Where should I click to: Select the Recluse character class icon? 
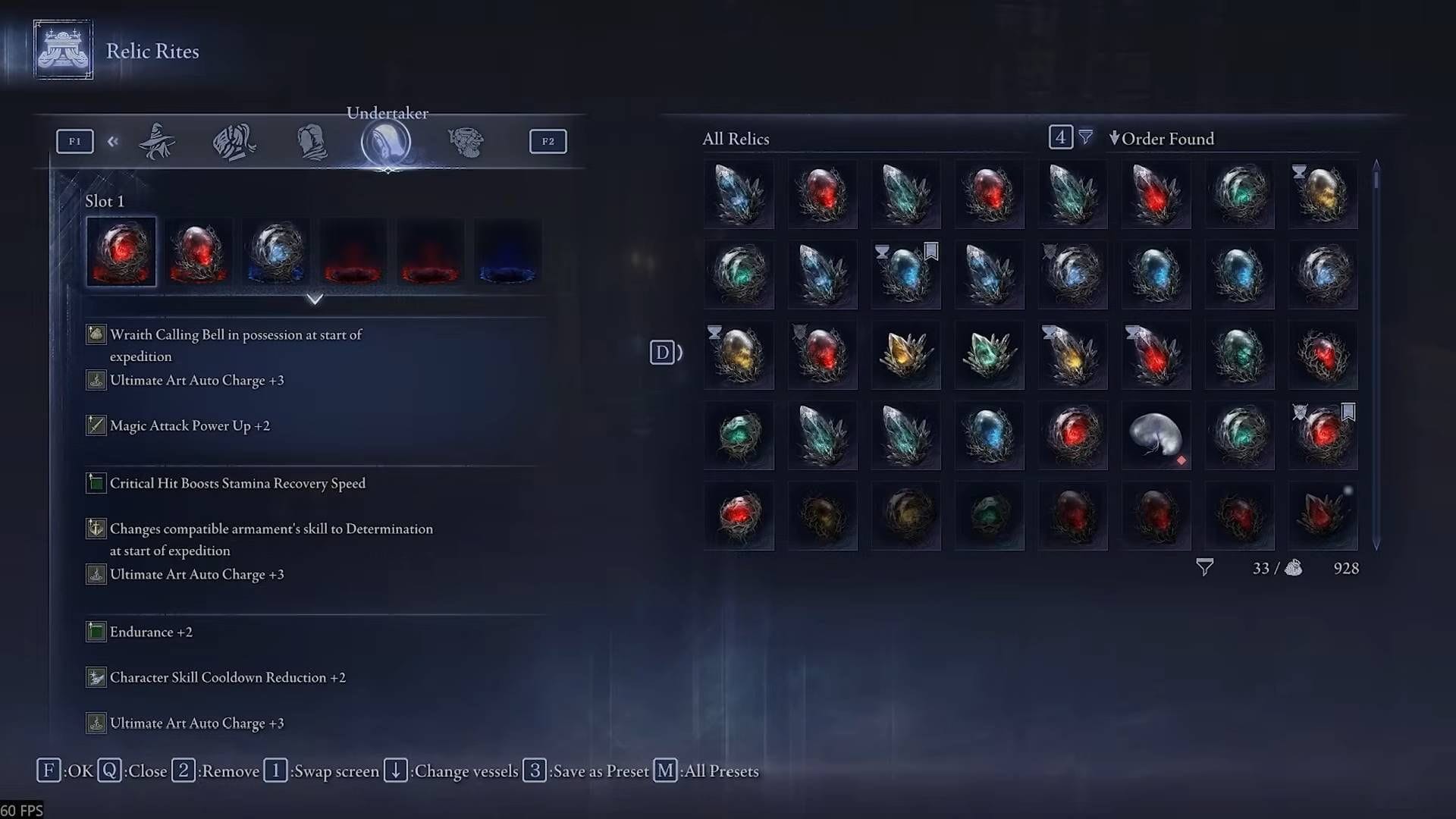[x=155, y=141]
